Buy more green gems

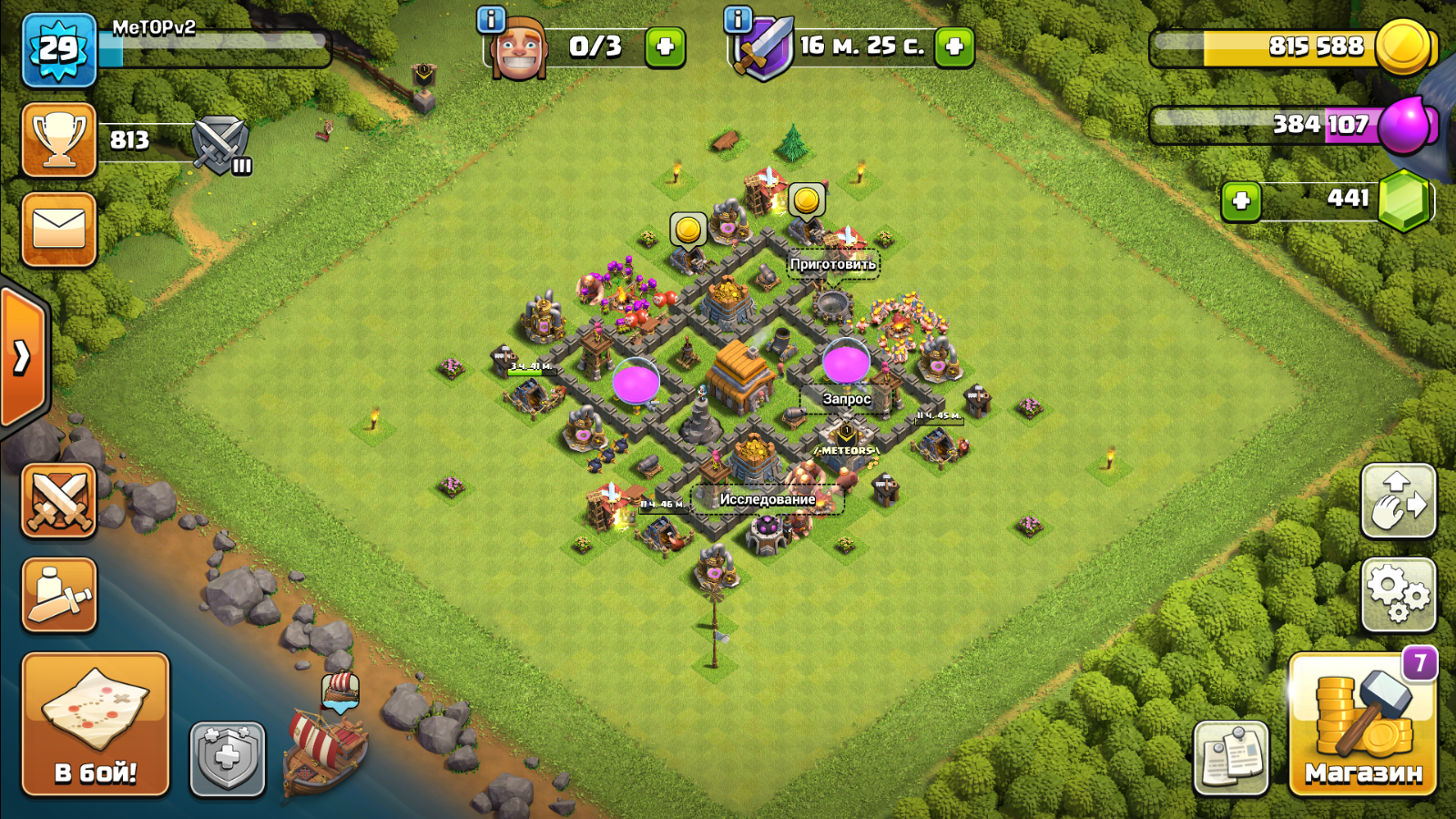point(1240,200)
